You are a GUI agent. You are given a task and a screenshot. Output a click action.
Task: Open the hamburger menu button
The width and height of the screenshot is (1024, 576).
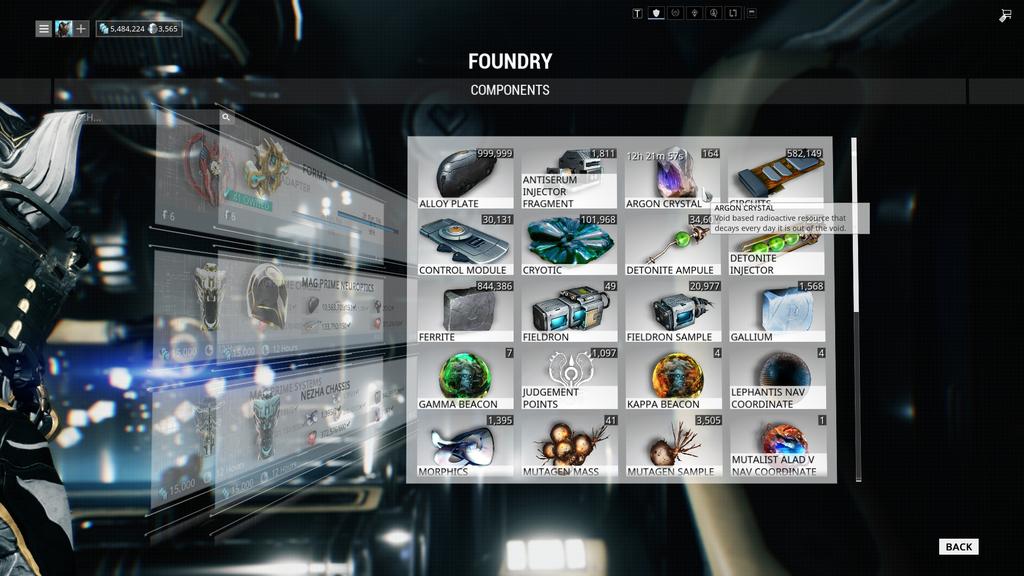44,29
